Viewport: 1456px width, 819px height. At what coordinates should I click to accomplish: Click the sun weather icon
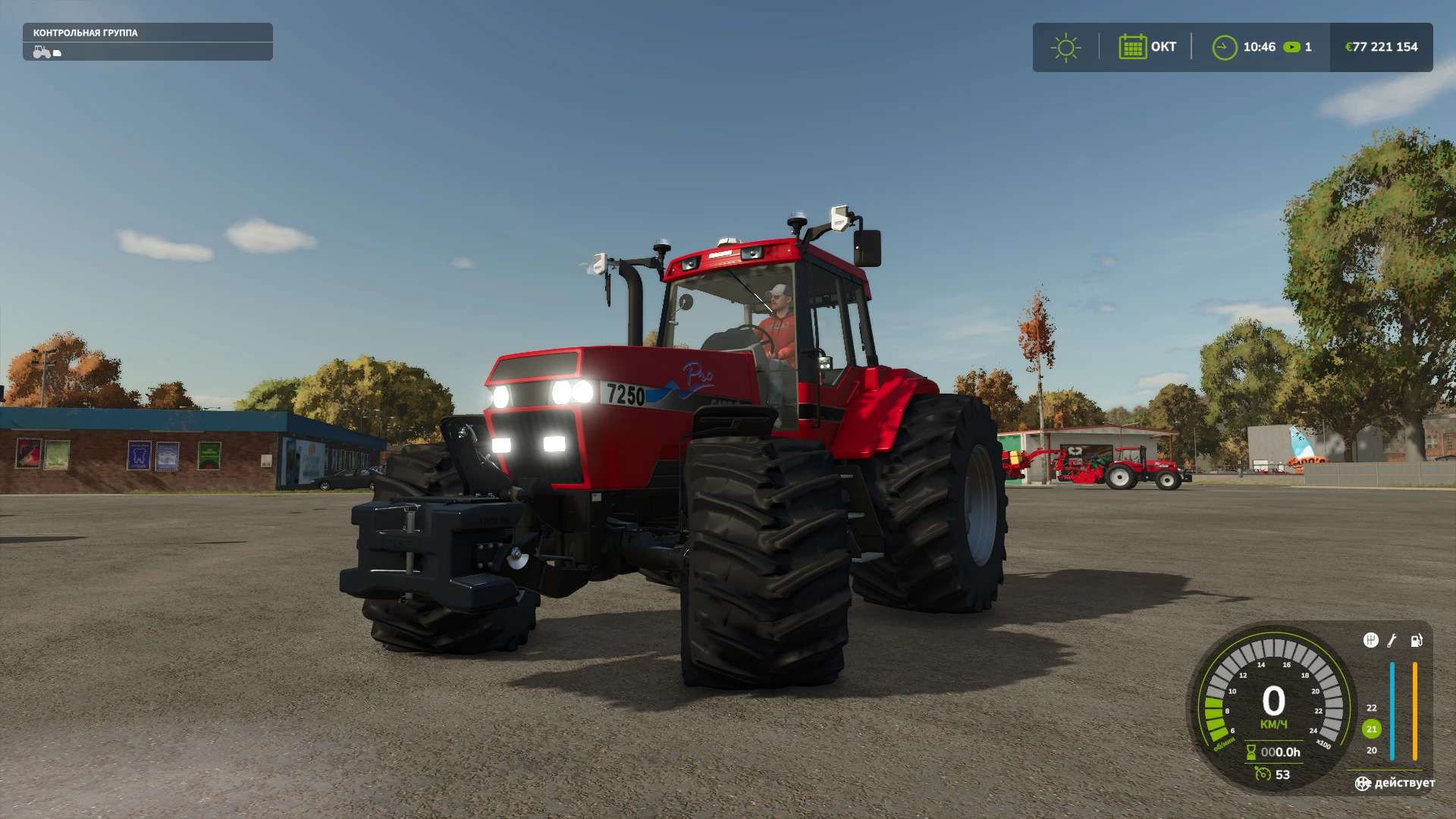click(1065, 47)
